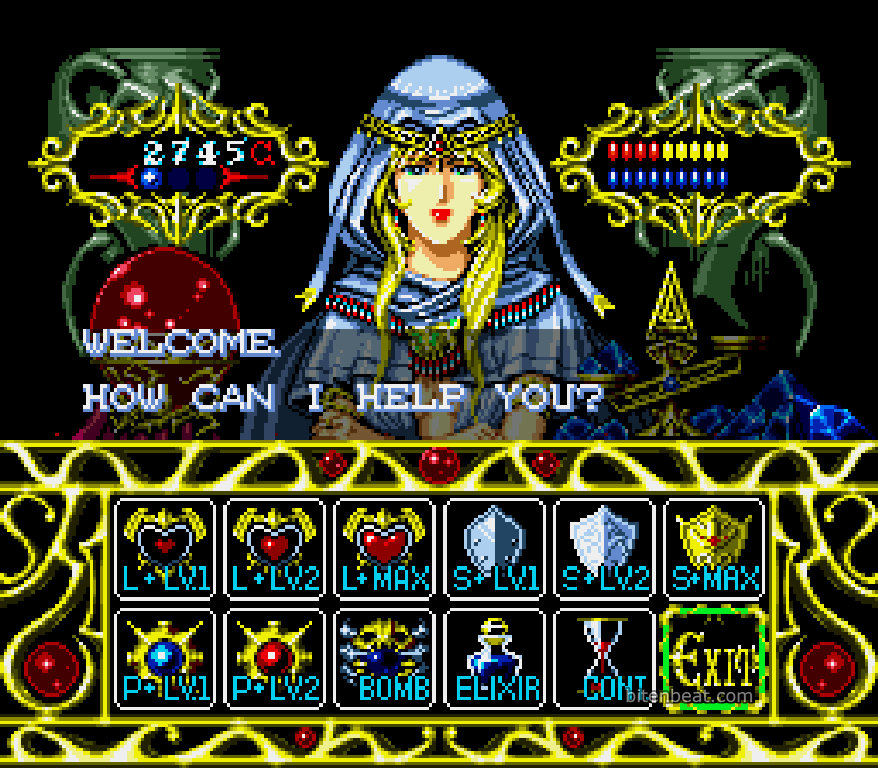Choose the L+MAX full heart upgrade
The width and height of the screenshot is (878, 768).
pyautogui.click(x=385, y=548)
